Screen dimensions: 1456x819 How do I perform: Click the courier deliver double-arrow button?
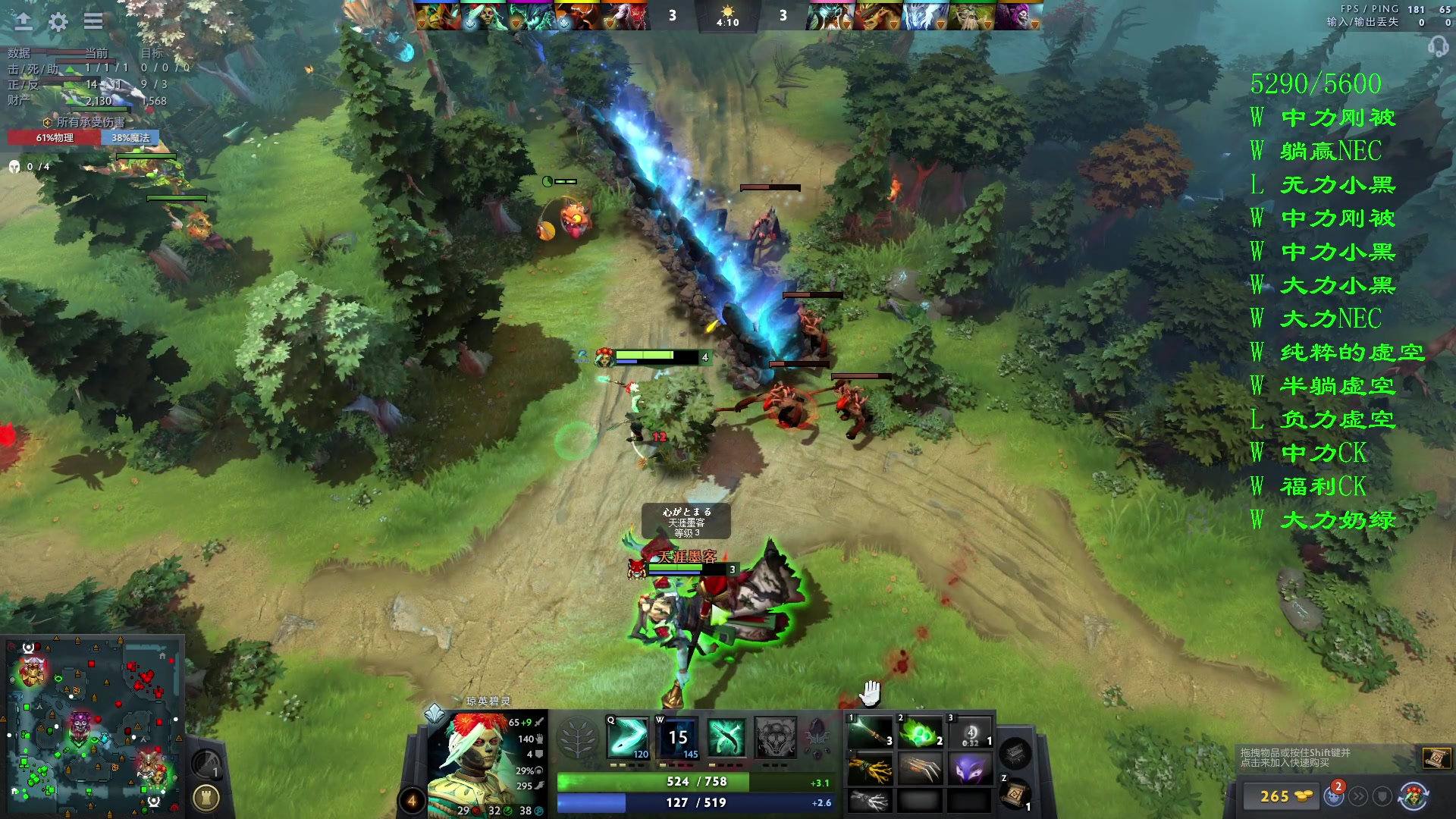(x=1358, y=796)
